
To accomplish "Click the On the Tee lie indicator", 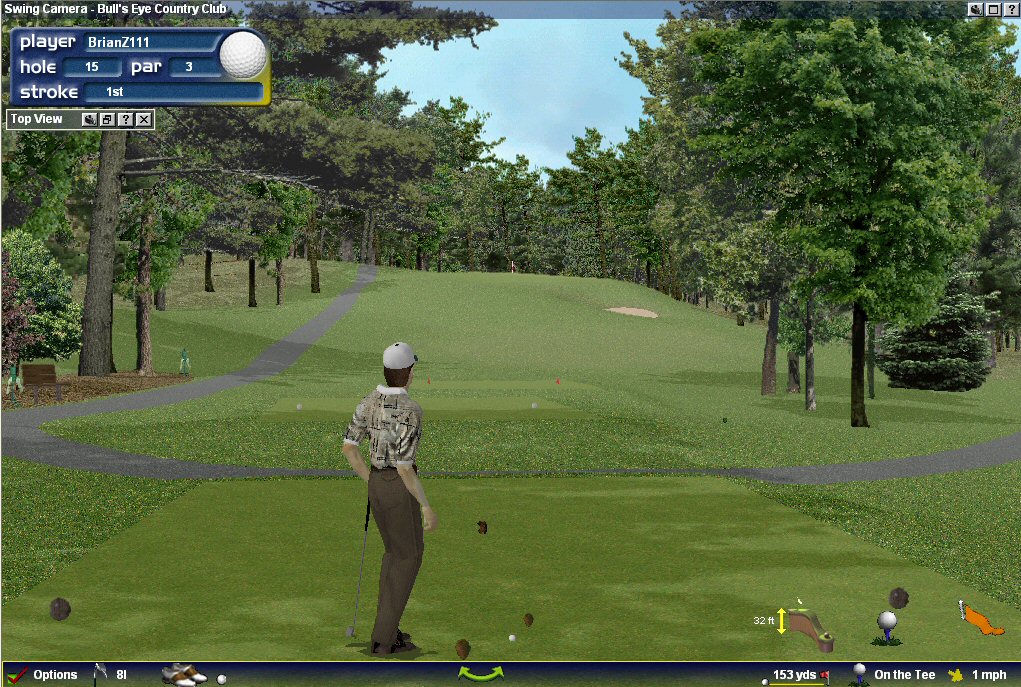I will 893,675.
